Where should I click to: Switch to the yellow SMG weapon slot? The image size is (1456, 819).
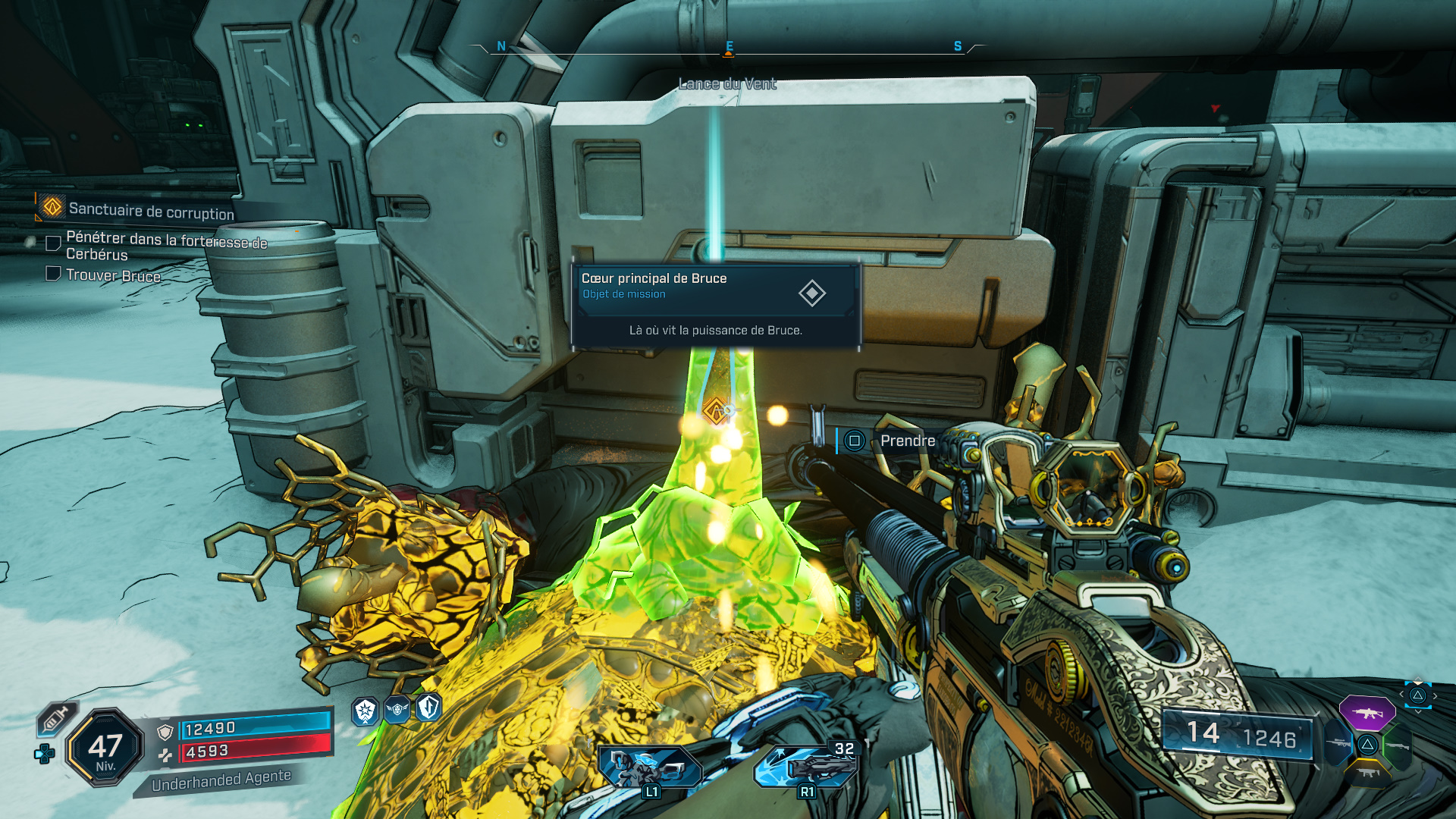[1367, 773]
